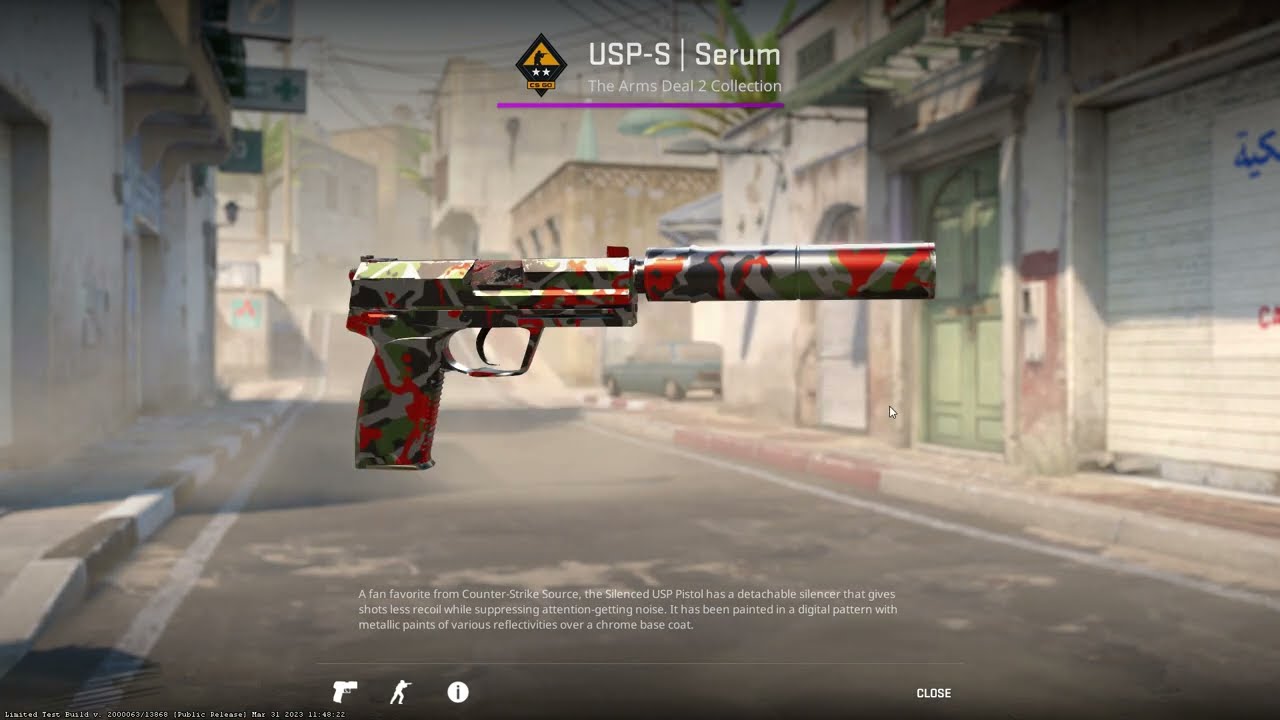Click the purple rarity bar under the title
Viewport: 1280px width, 720px height.
[x=642, y=102]
